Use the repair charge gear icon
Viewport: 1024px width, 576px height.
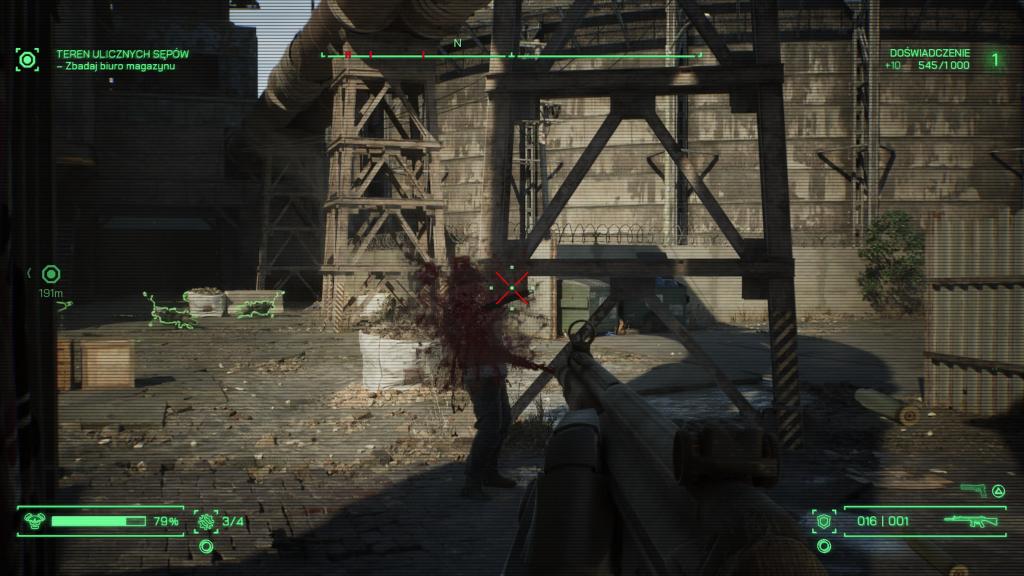[x=207, y=521]
